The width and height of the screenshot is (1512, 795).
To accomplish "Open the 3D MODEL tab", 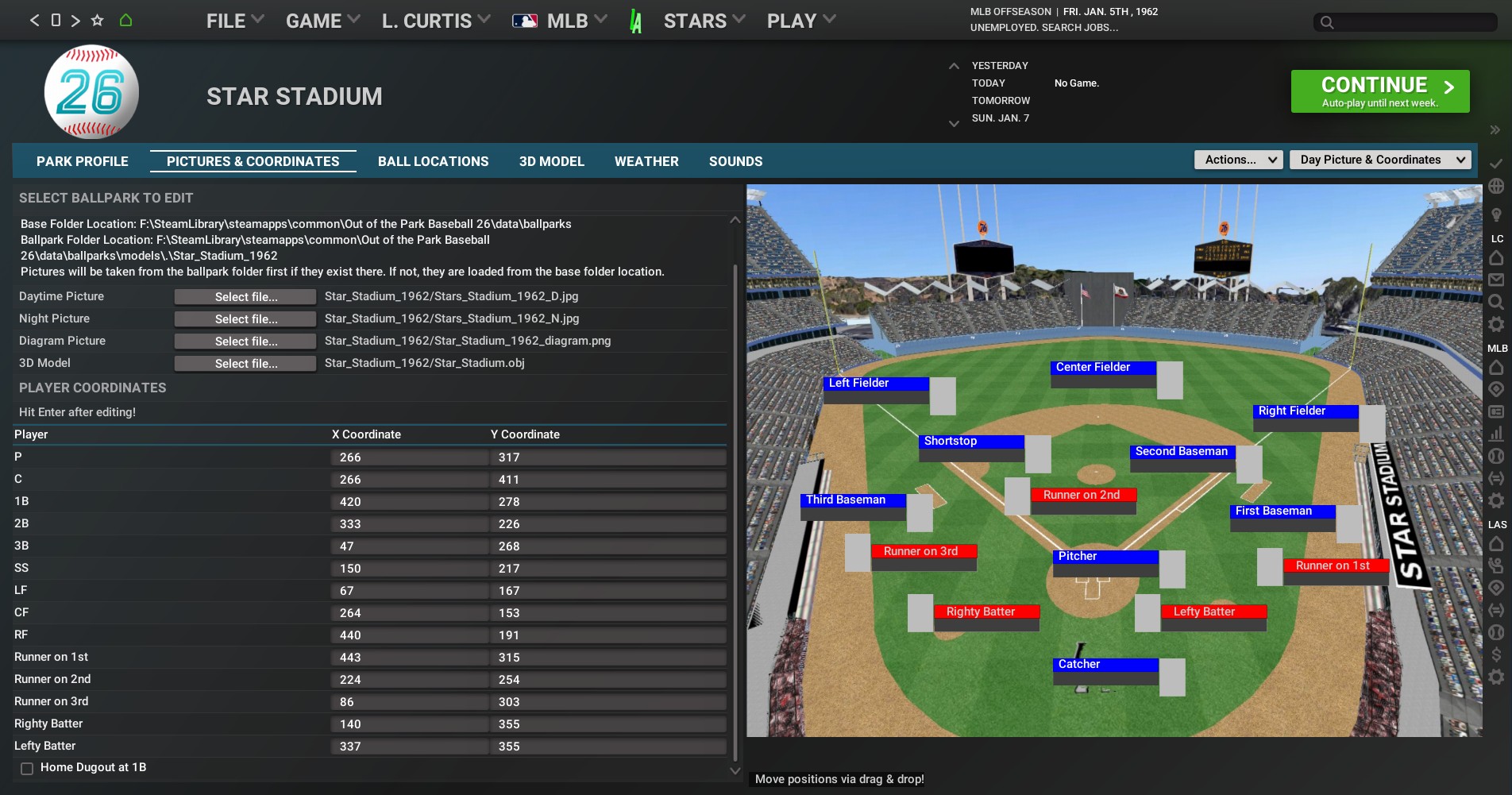I will (551, 161).
